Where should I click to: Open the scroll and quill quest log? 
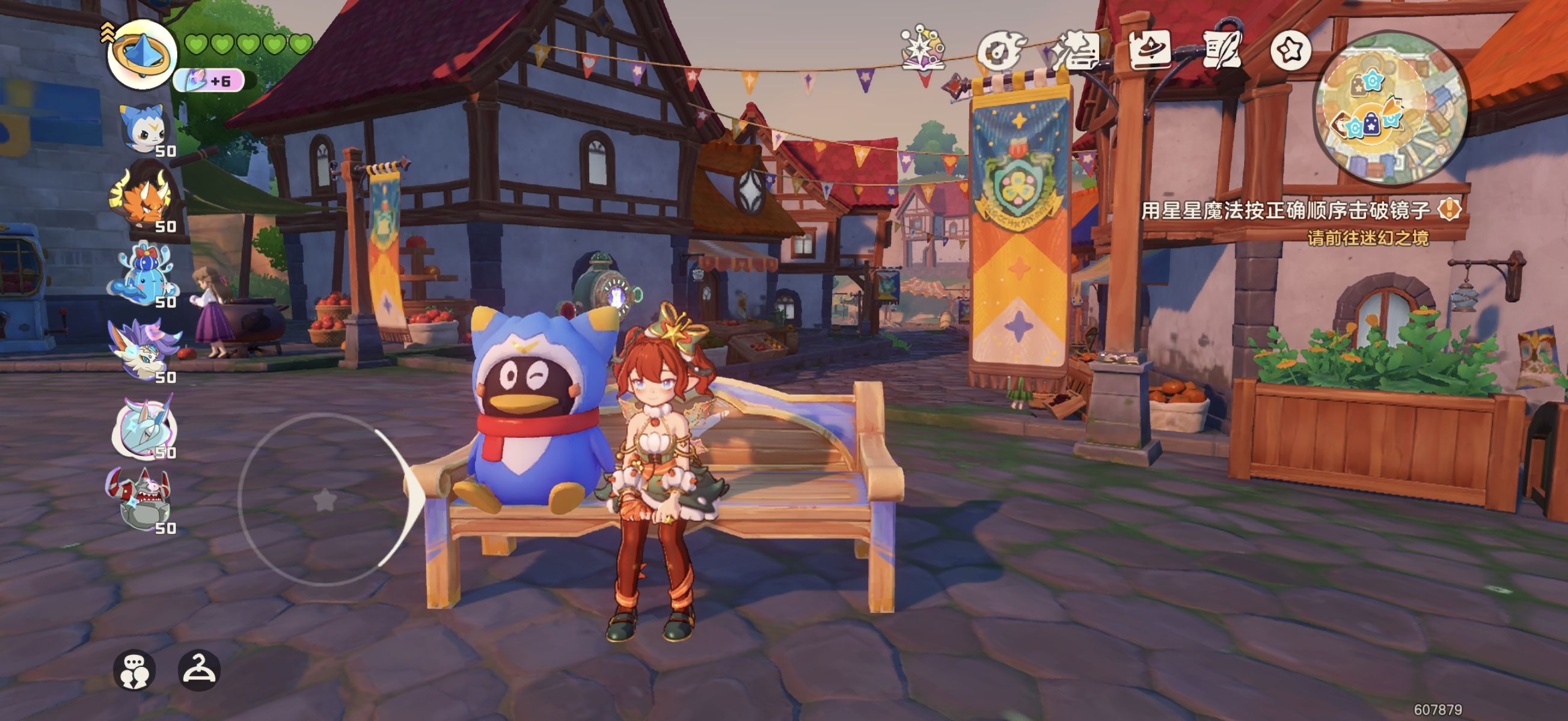point(1222,50)
